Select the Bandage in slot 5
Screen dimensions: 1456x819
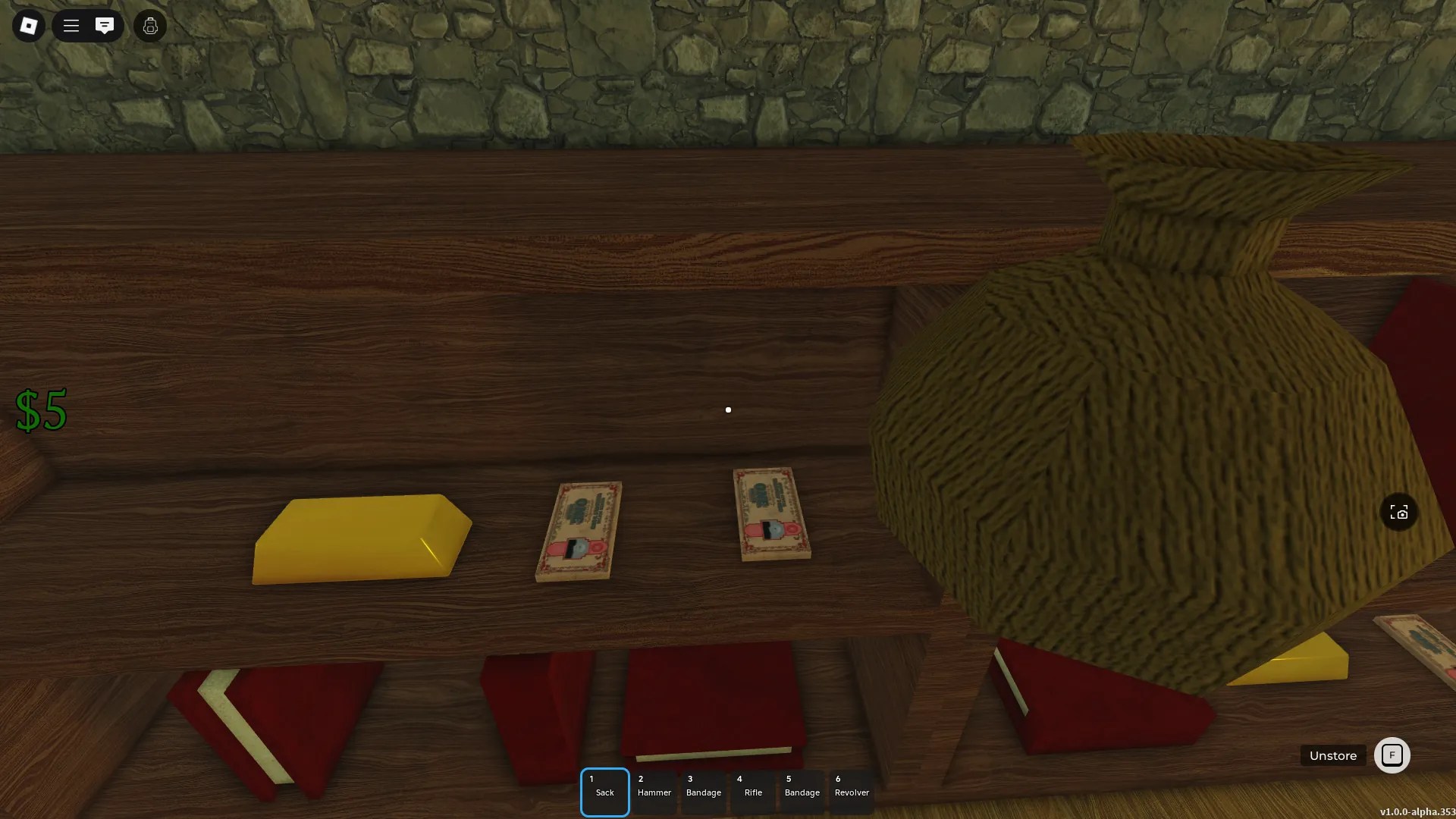click(x=803, y=792)
